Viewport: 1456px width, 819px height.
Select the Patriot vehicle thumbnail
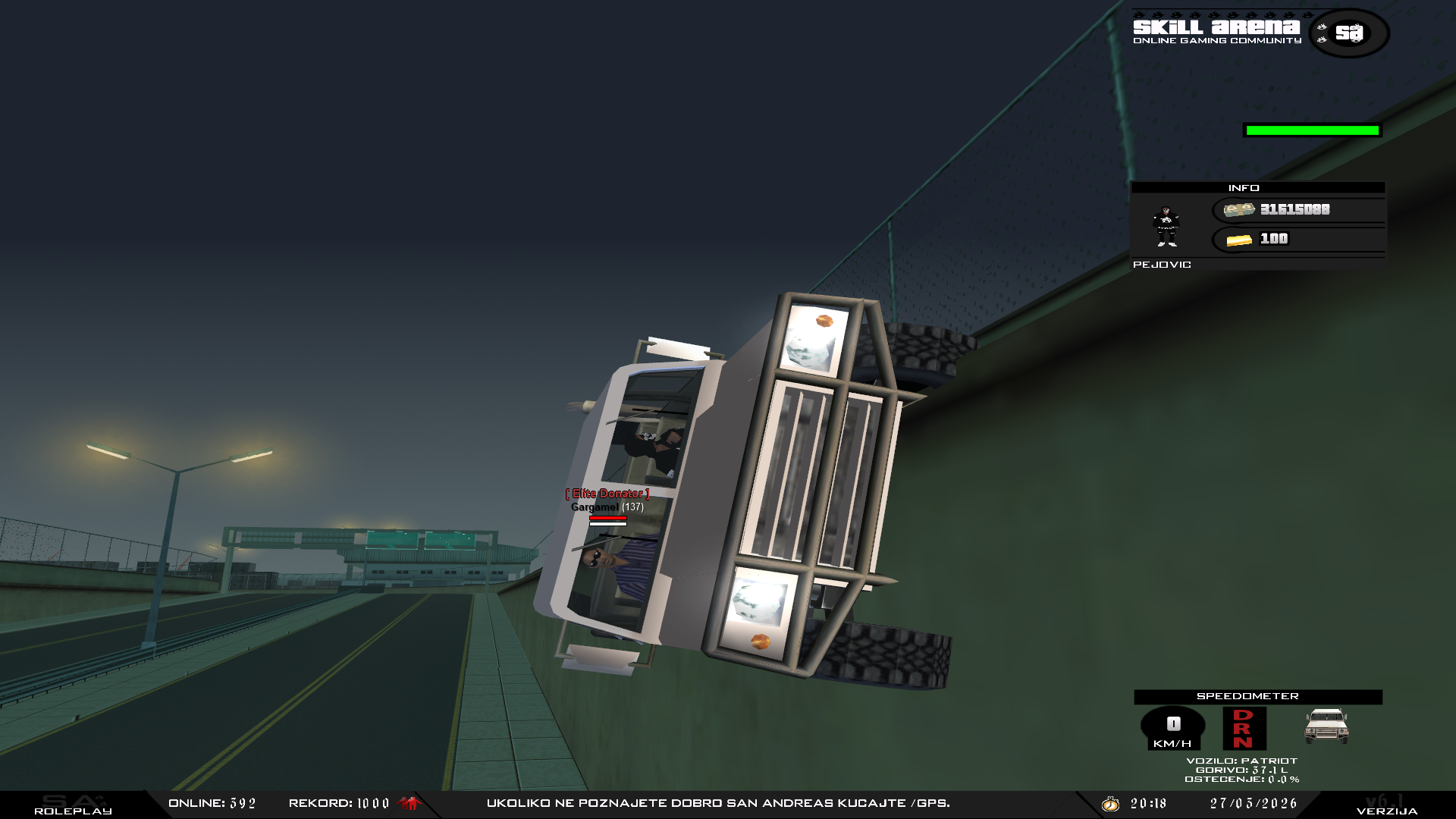tap(1326, 726)
